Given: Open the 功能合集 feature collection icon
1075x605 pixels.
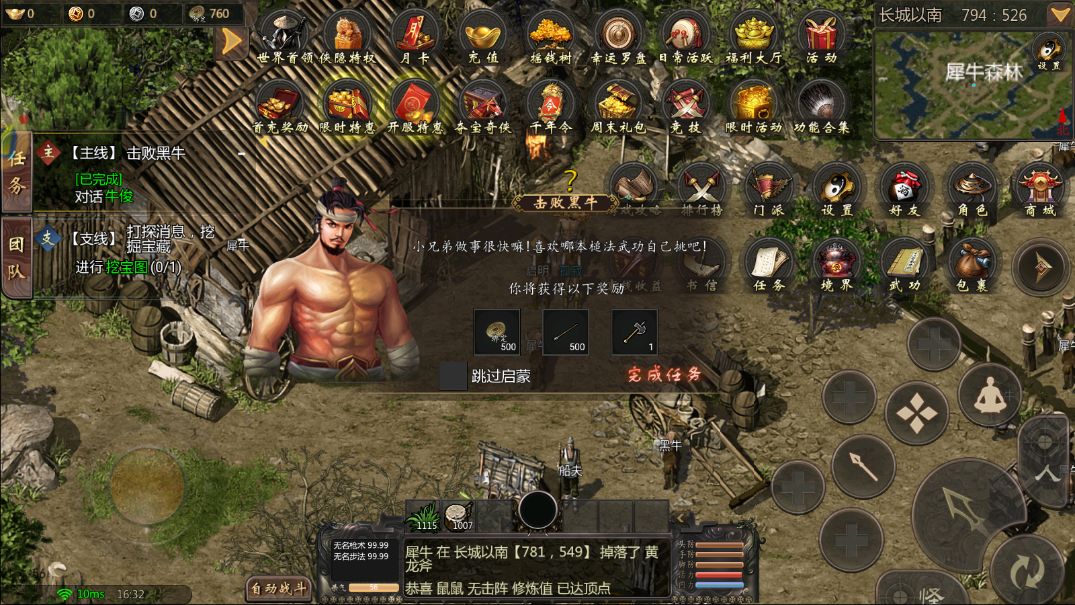Looking at the screenshot, I should 822,105.
